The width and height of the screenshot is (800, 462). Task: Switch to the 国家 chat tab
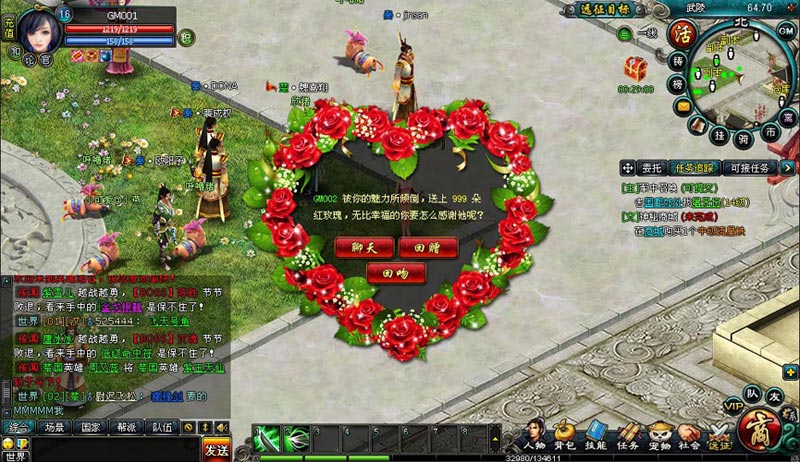(x=91, y=427)
